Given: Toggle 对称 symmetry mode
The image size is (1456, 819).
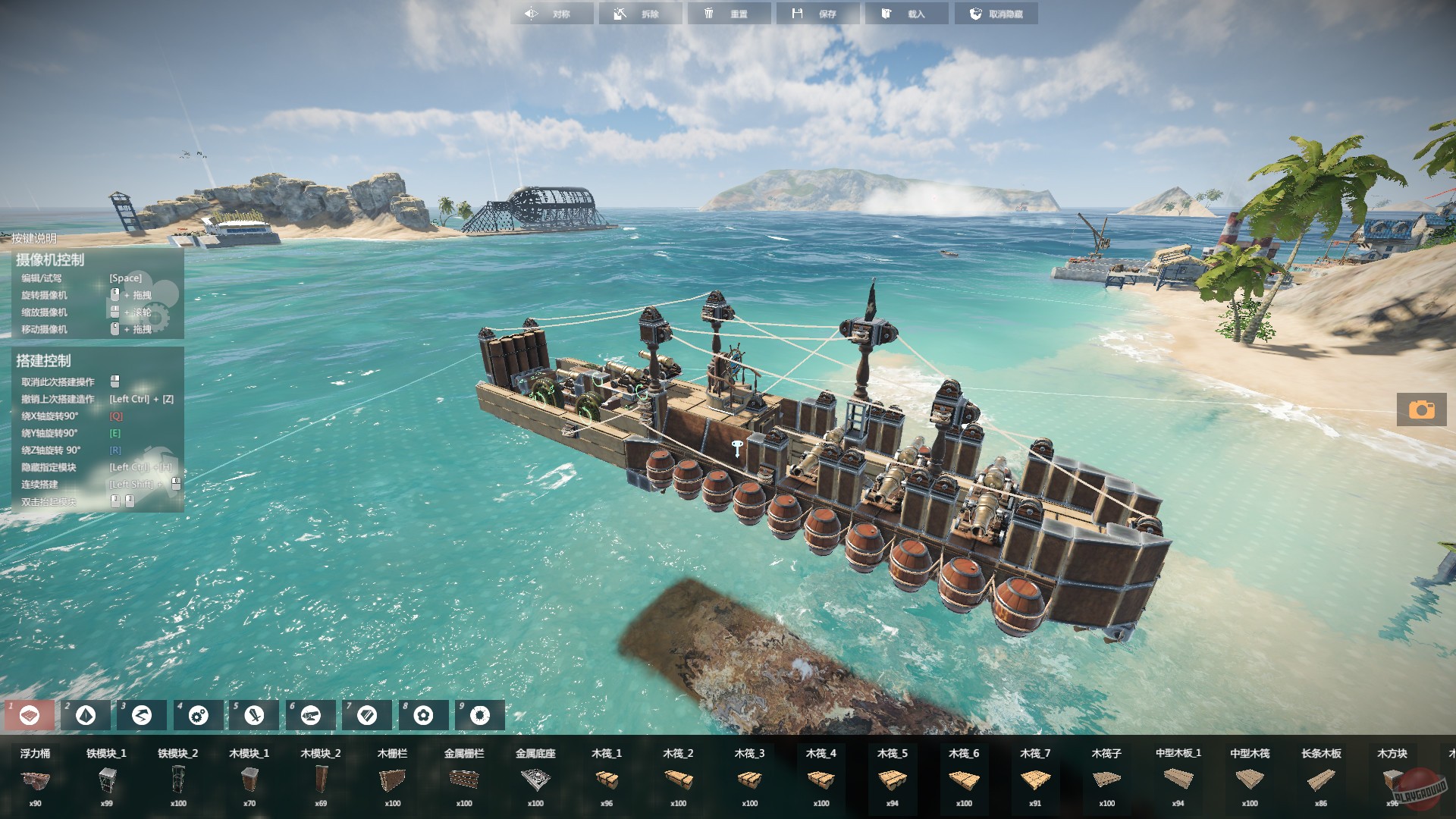Looking at the screenshot, I should coord(552,13).
